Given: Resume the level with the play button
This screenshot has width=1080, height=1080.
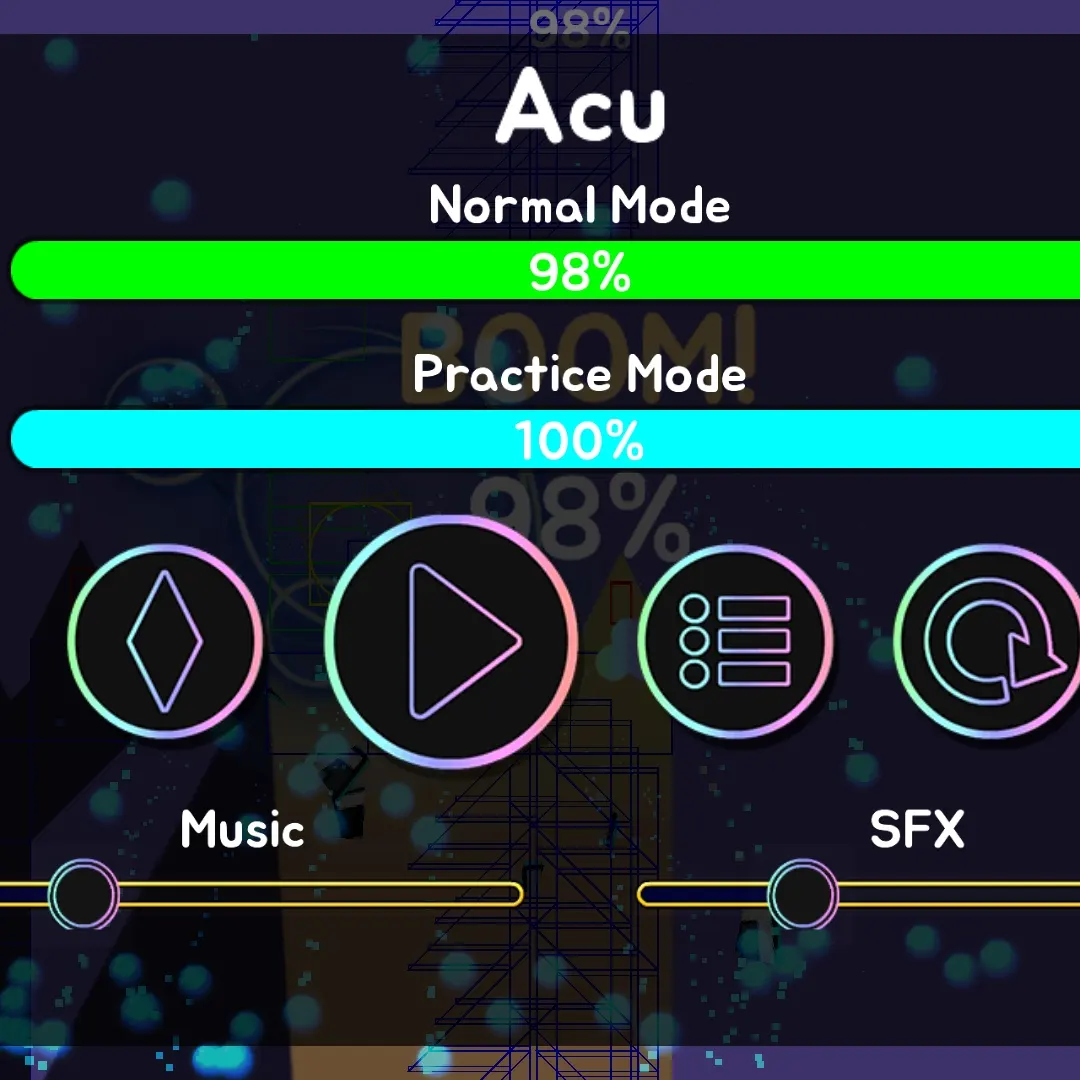Looking at the screenshot, I should coord(451,641).
